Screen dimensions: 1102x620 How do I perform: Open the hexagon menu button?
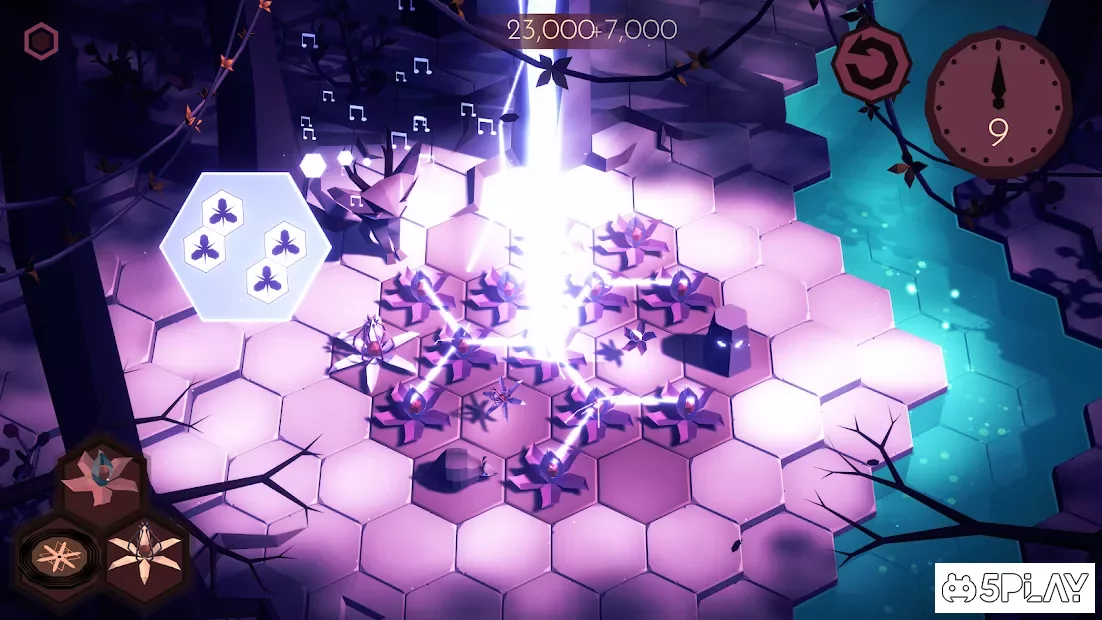(x=41, y=41)
